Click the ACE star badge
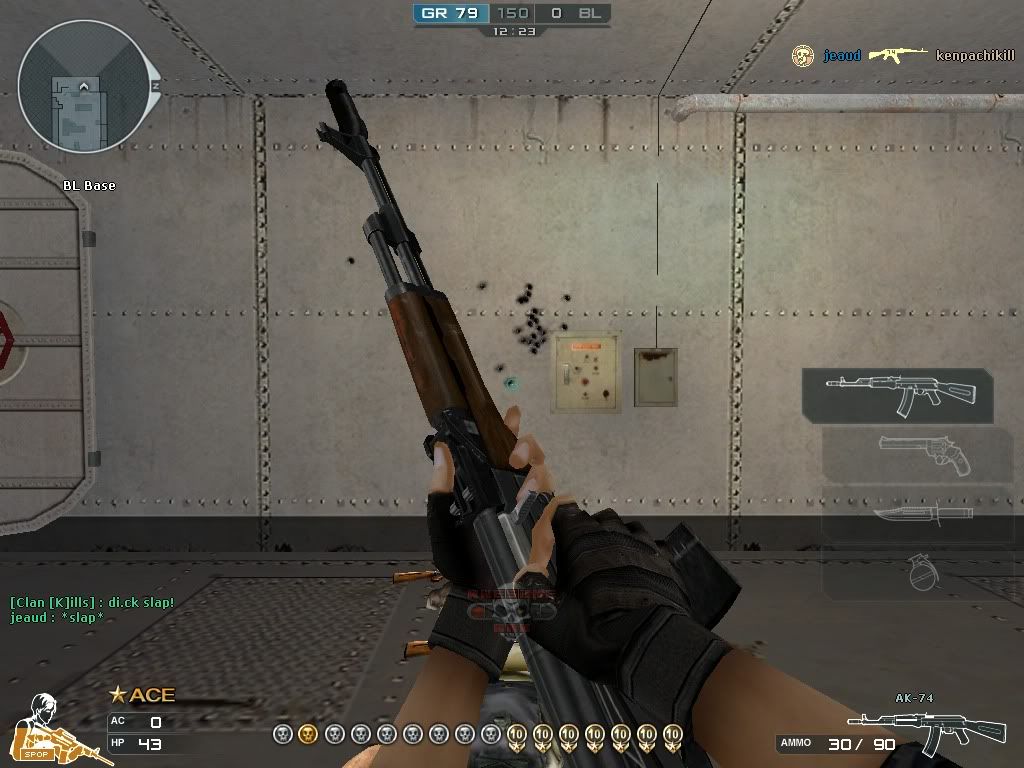 (x=141, y=695)
